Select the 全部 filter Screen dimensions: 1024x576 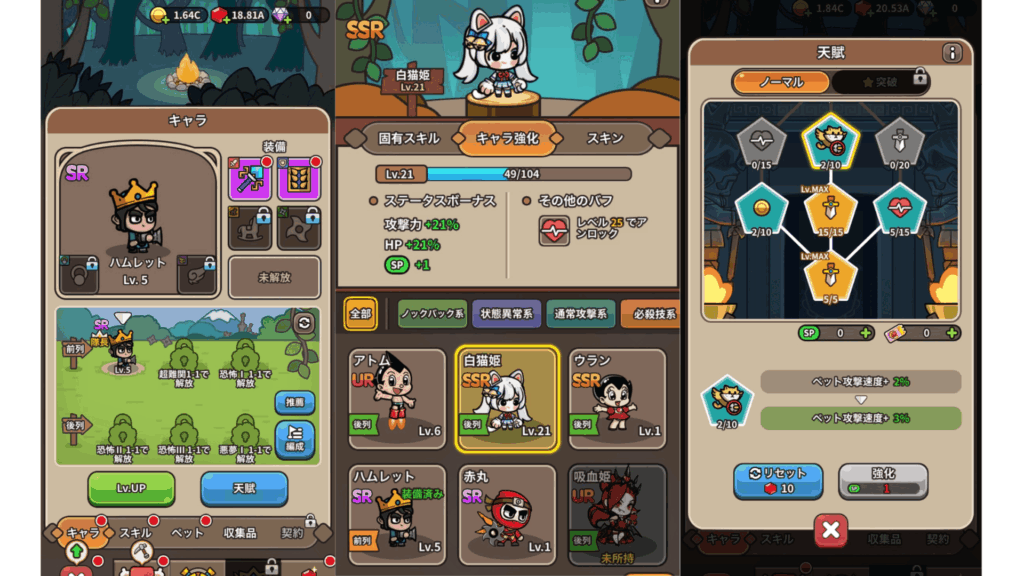click(x=361, y=313)
